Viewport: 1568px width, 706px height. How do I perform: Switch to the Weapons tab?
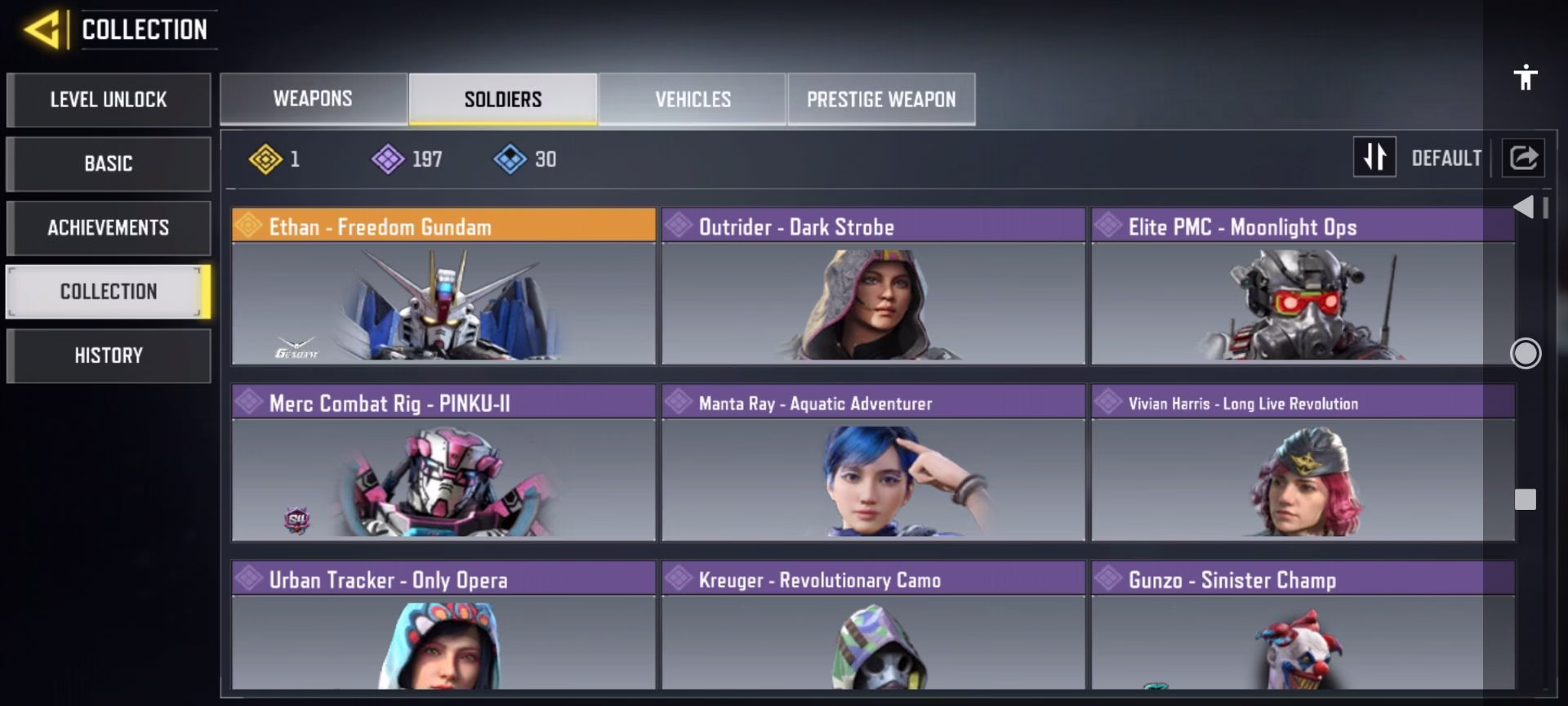313,99
